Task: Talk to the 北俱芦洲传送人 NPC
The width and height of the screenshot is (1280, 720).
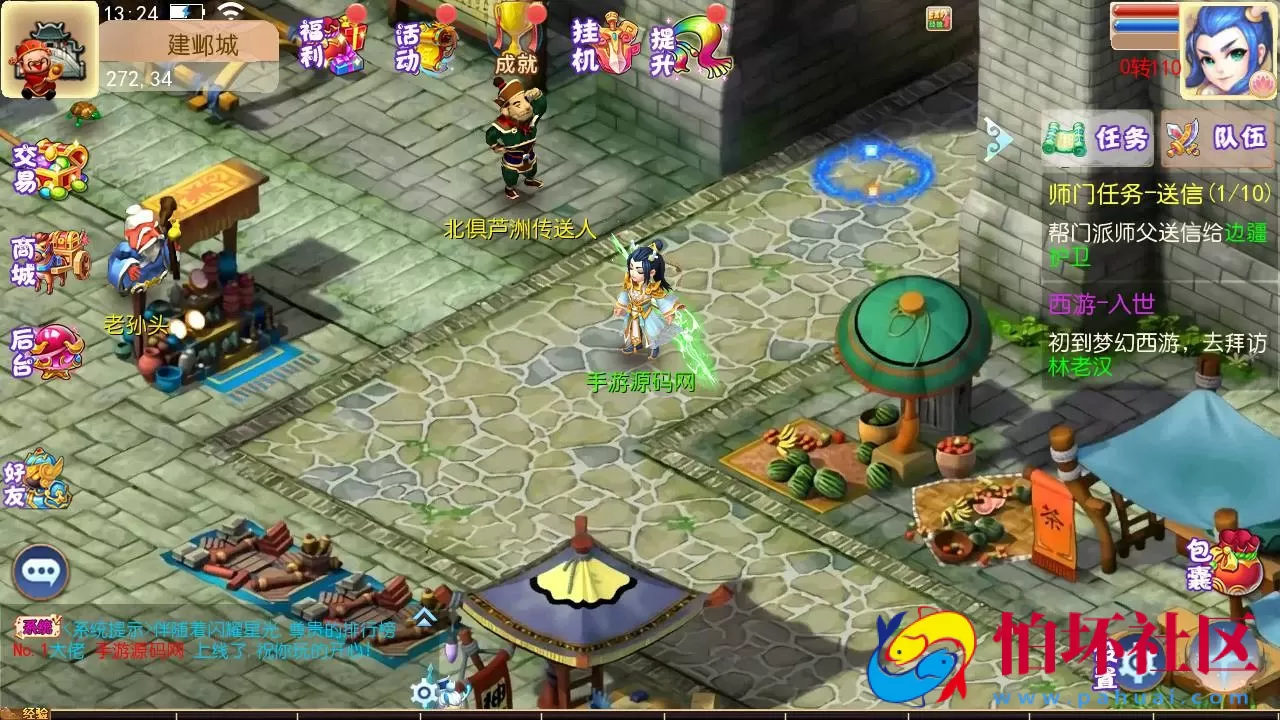Action: 517,145
